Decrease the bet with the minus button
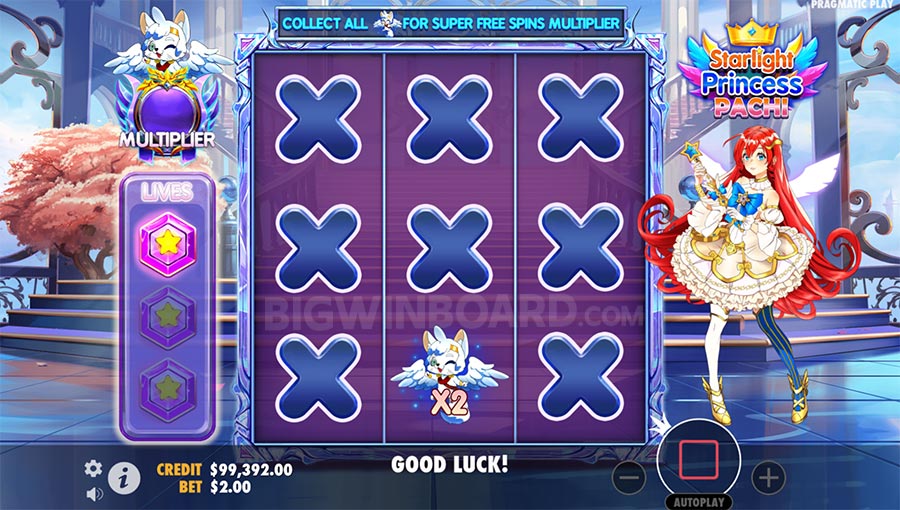 629,478
